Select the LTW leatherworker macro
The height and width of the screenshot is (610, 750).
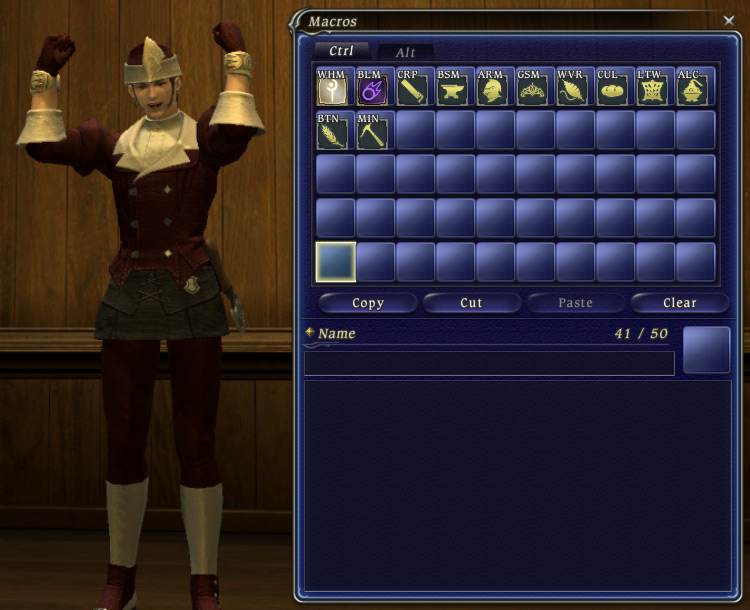(655, 88)
